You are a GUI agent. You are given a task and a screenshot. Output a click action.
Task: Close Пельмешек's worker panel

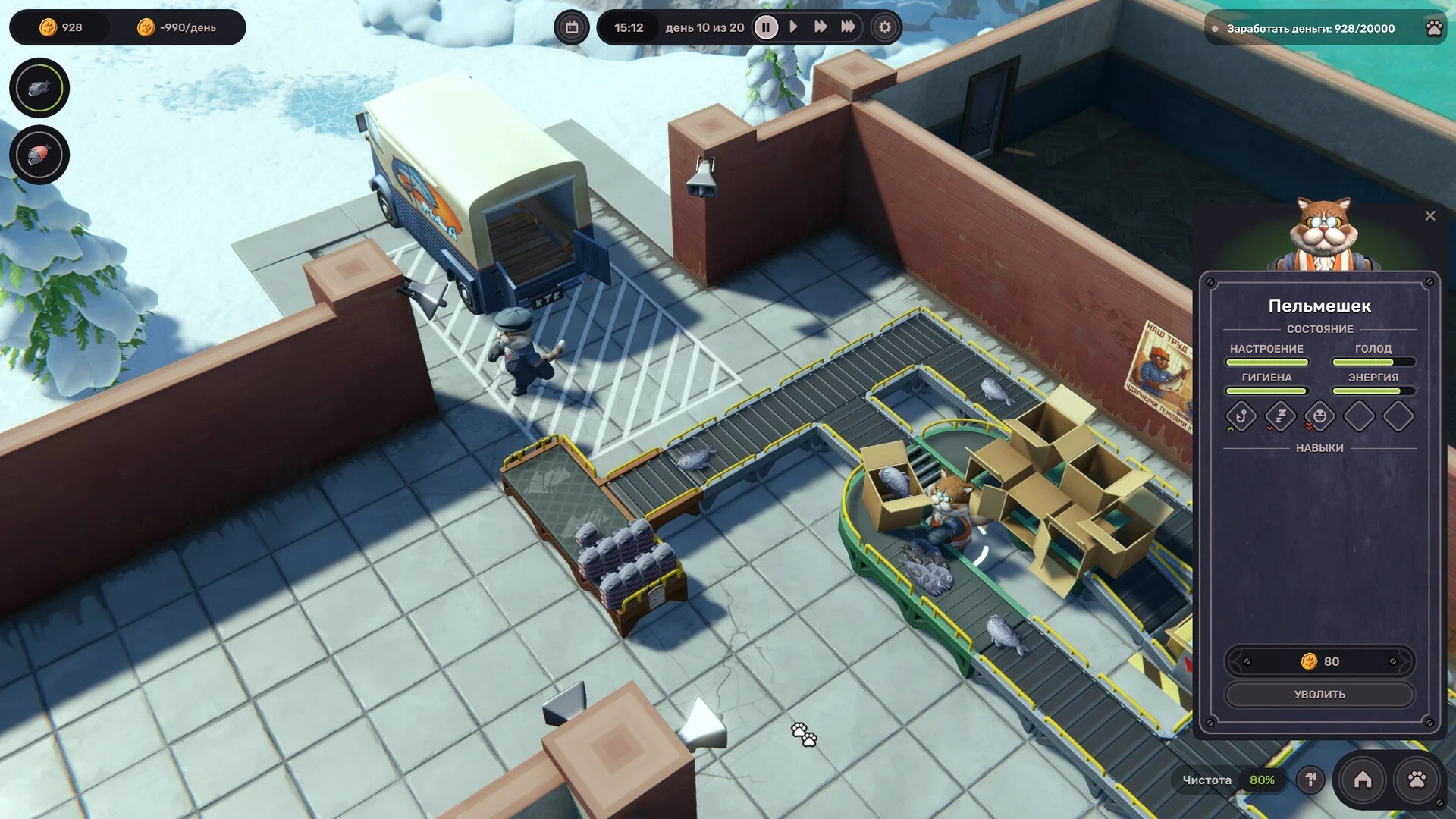point(1429,216)
